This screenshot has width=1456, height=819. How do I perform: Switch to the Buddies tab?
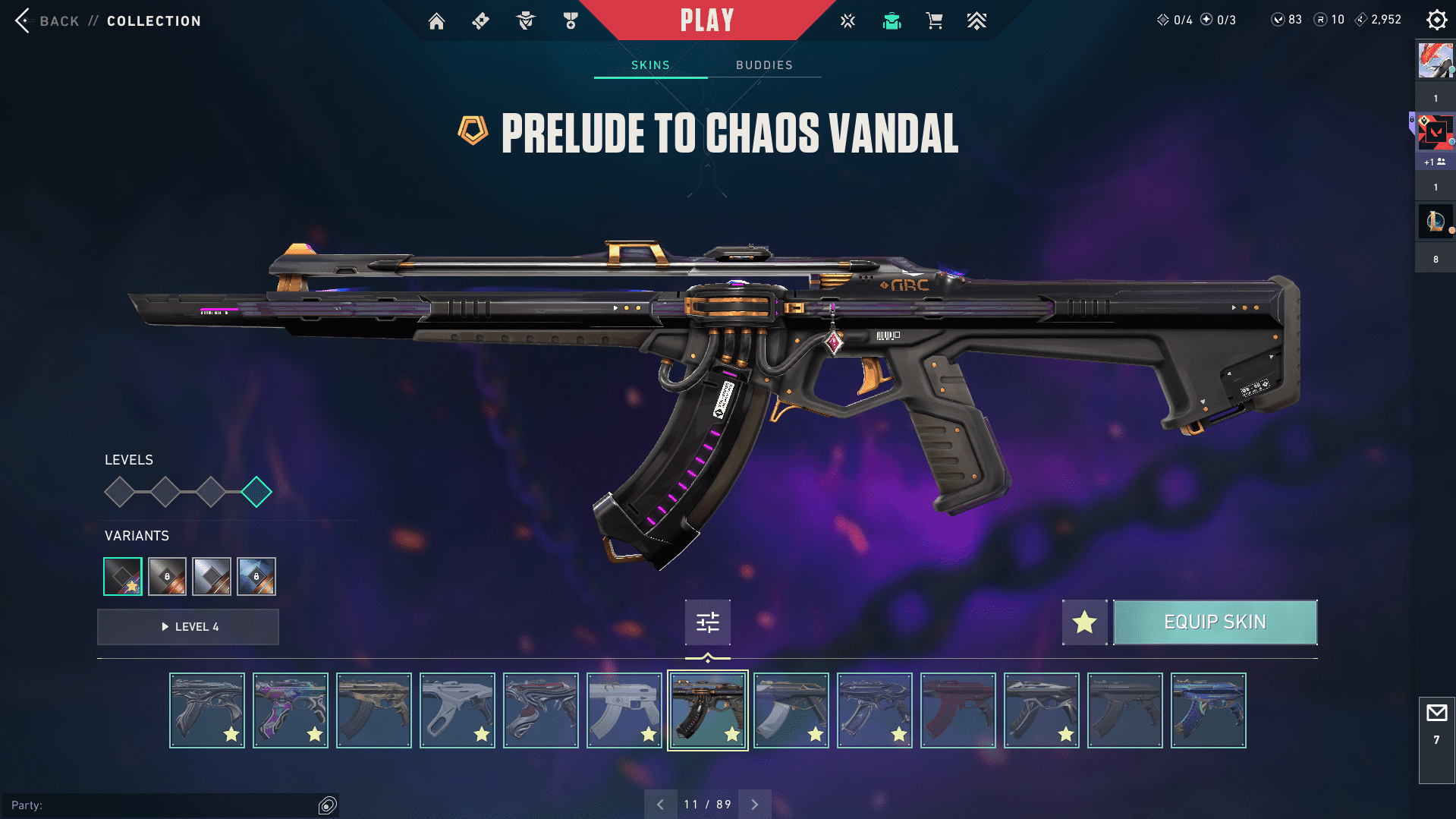point(764,65)
